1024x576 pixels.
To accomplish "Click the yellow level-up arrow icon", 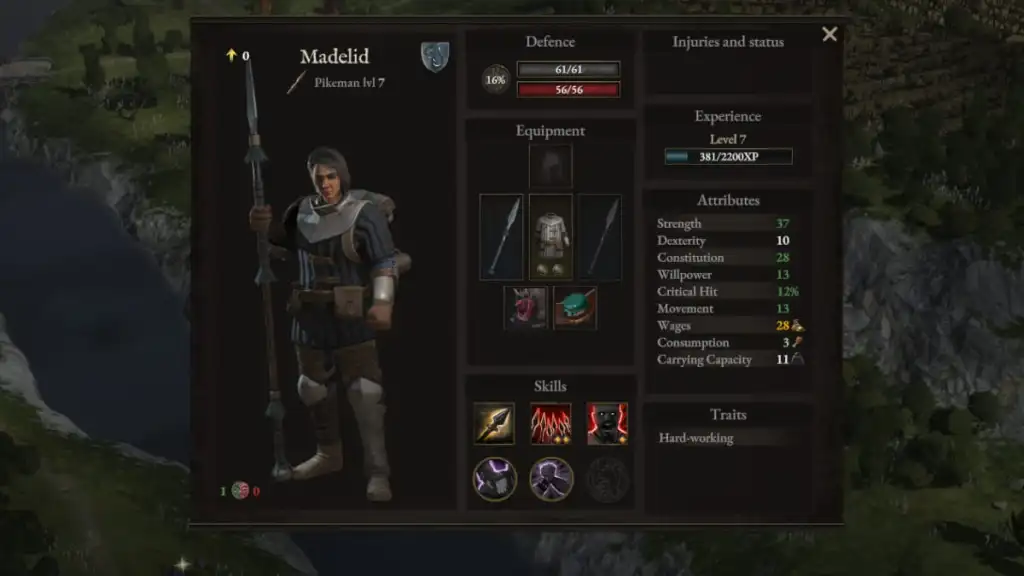I will [x=231, y=56].
